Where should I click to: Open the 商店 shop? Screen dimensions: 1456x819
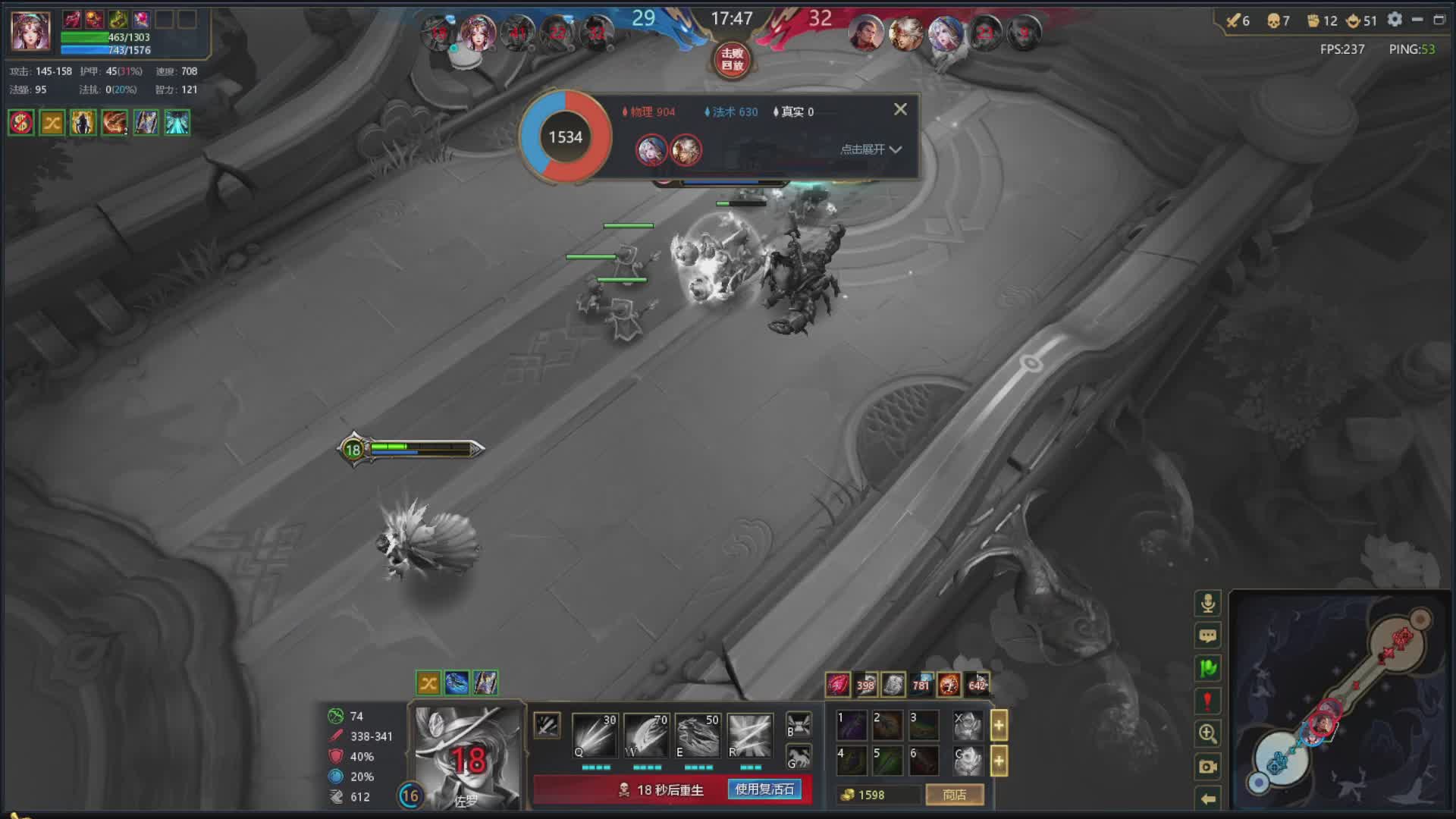(x=954, y=795)
